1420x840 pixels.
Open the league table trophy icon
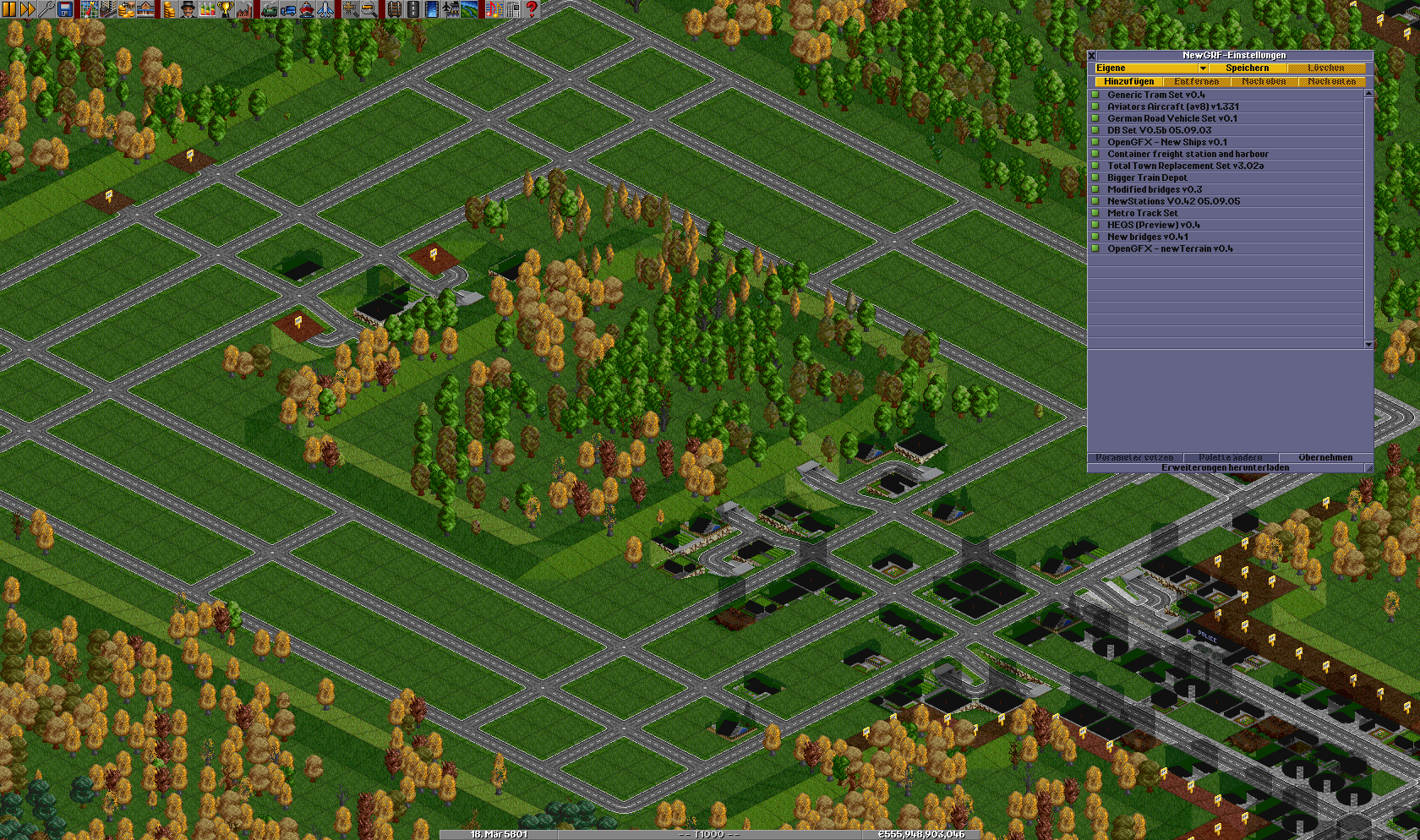[x=226, y=9]
